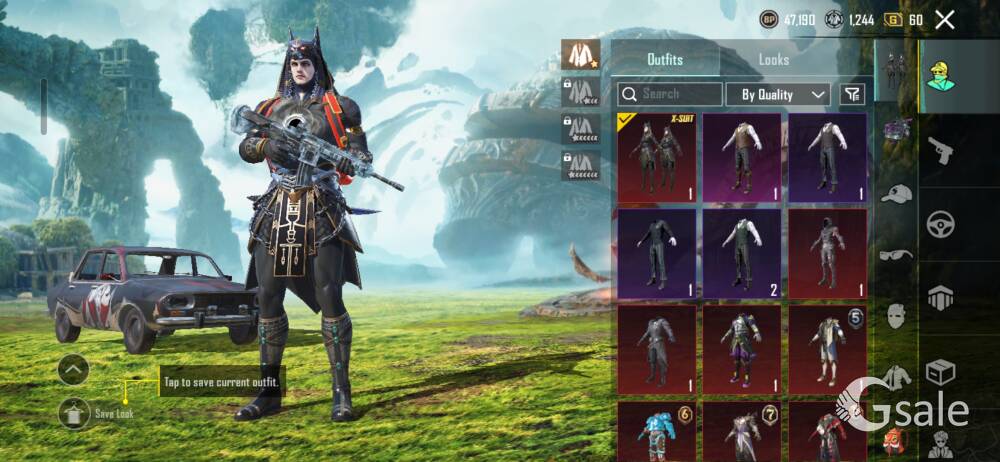Show the sunglasses eyewear category
Screen dimensions: 1000x462
click(x=896, y=254)
